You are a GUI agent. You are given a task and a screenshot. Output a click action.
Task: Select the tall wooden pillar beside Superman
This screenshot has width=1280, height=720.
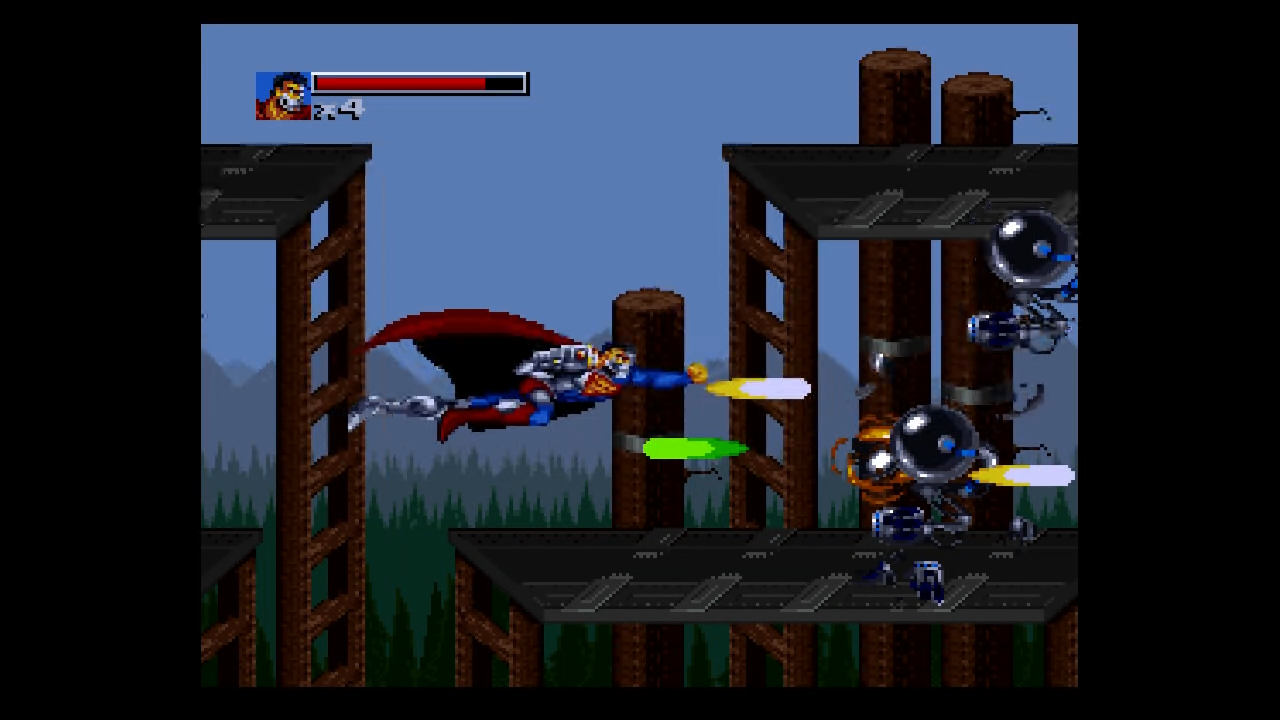[x=650, y=400]
